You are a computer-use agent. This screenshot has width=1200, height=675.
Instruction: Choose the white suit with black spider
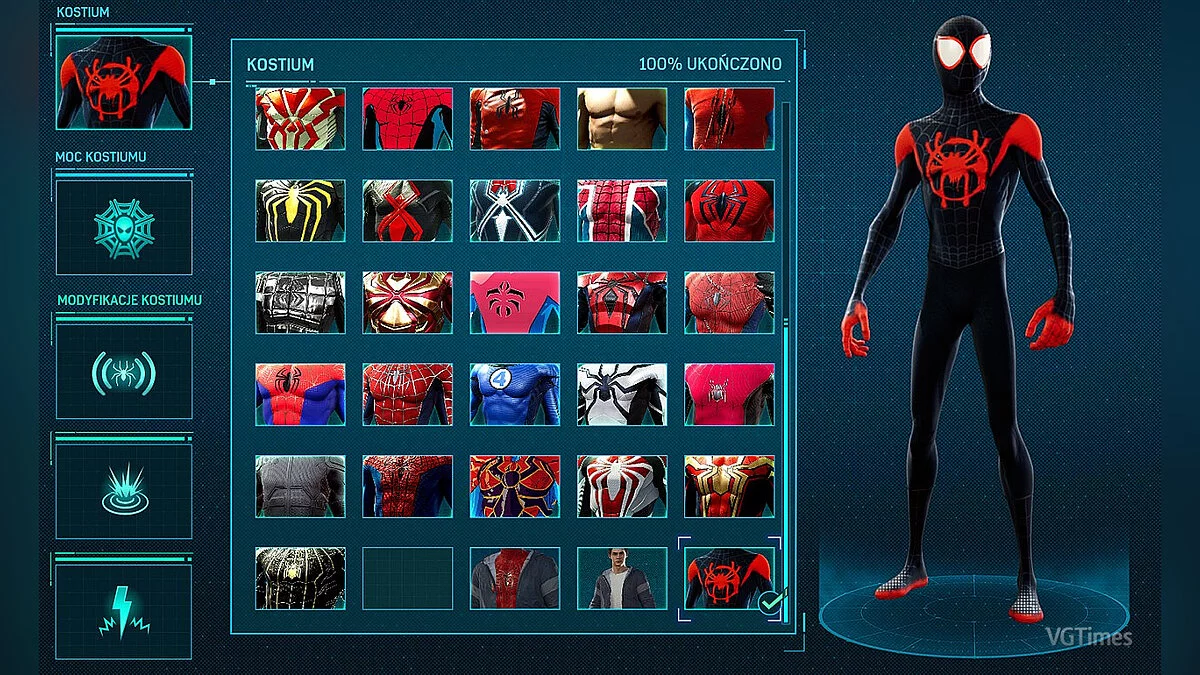[622, 394]
